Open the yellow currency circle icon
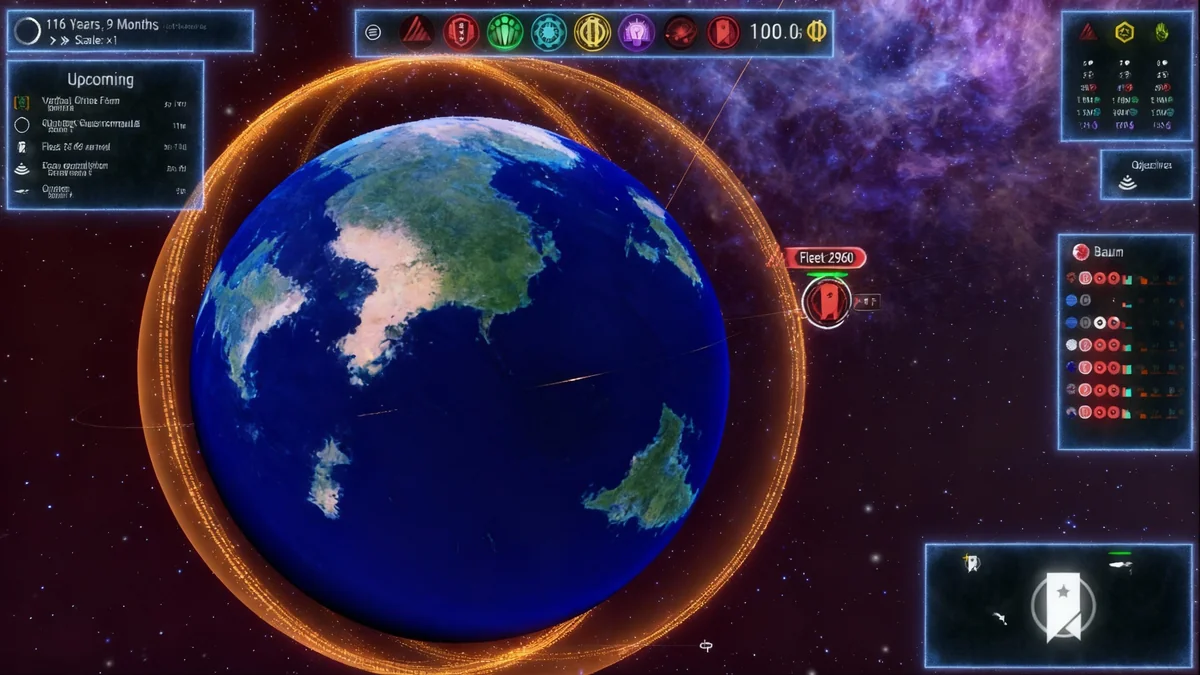 (x=592, y=32)
